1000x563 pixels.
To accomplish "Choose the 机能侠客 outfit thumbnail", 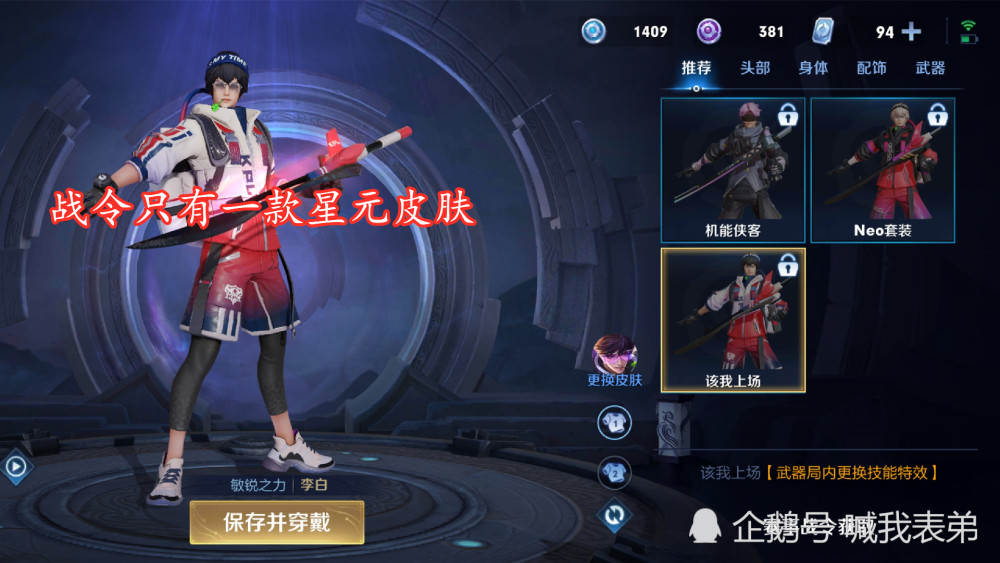I will click(x=733, y=170).
